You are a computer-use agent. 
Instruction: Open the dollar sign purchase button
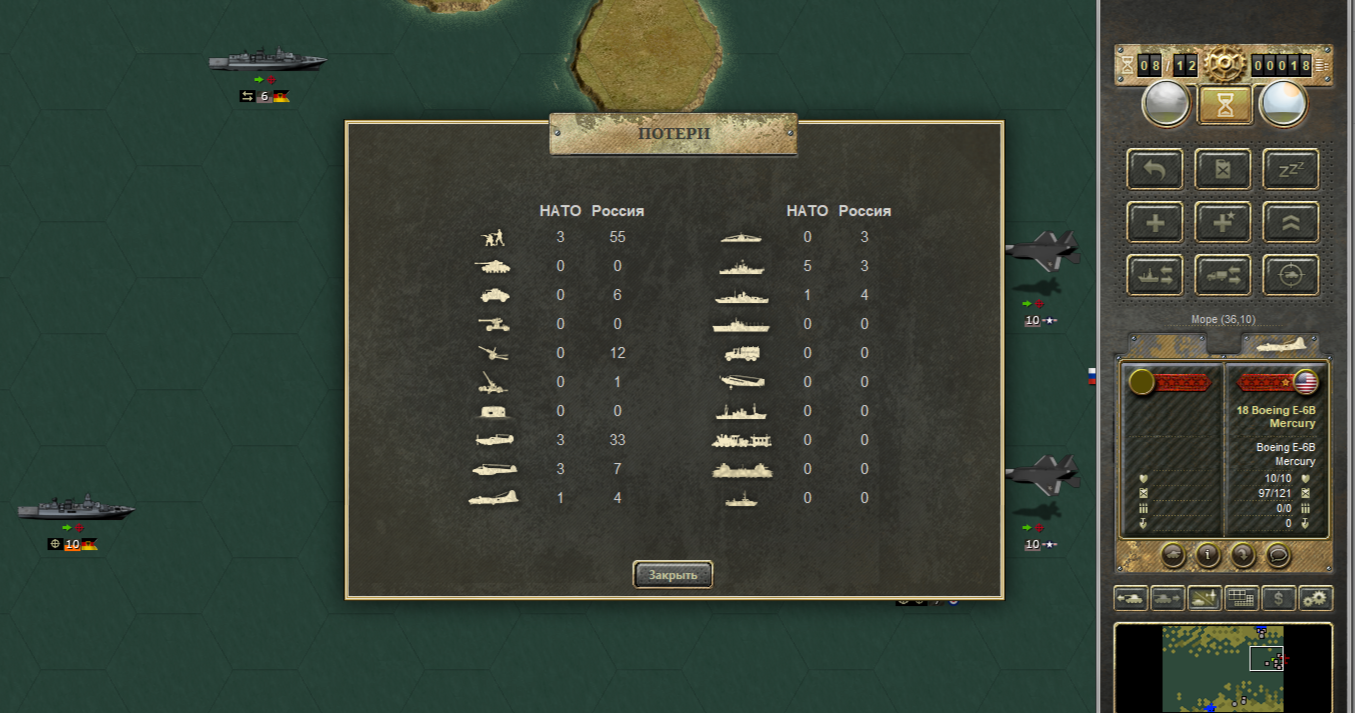coord(1278,598)
